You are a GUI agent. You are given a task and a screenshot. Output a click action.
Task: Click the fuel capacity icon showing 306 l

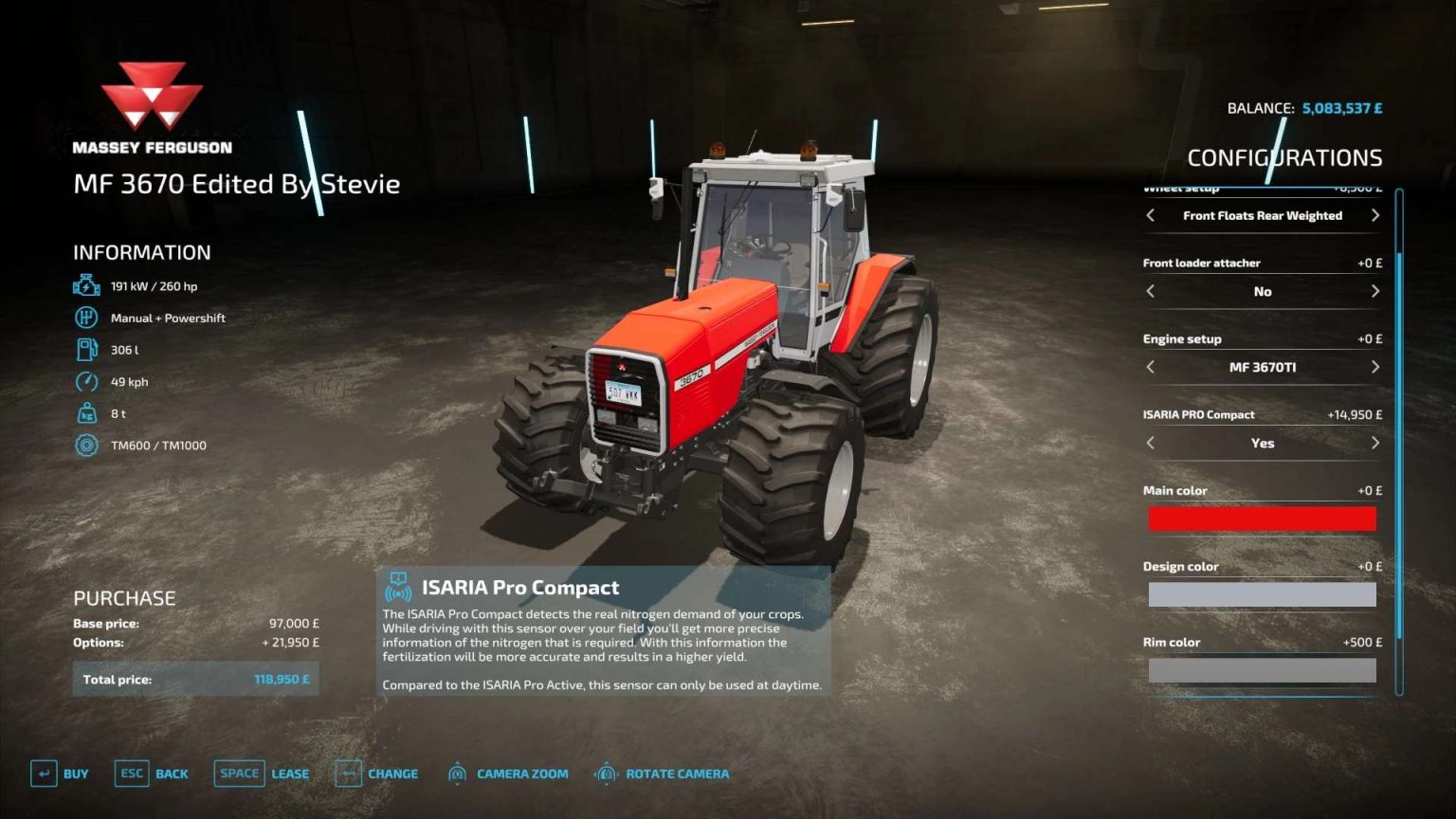point(86,350)
